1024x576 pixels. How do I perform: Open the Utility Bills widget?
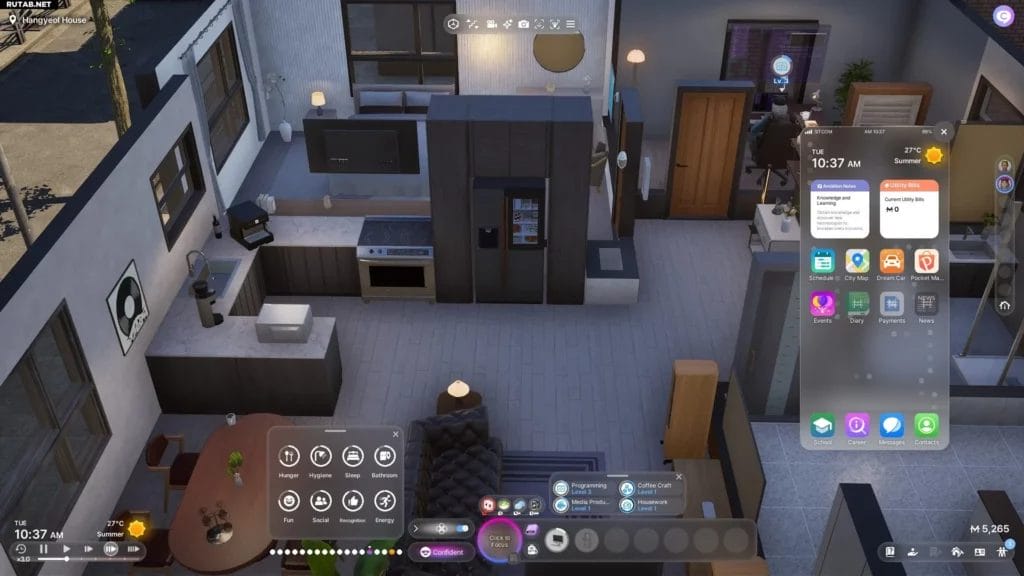pos(909,208)
